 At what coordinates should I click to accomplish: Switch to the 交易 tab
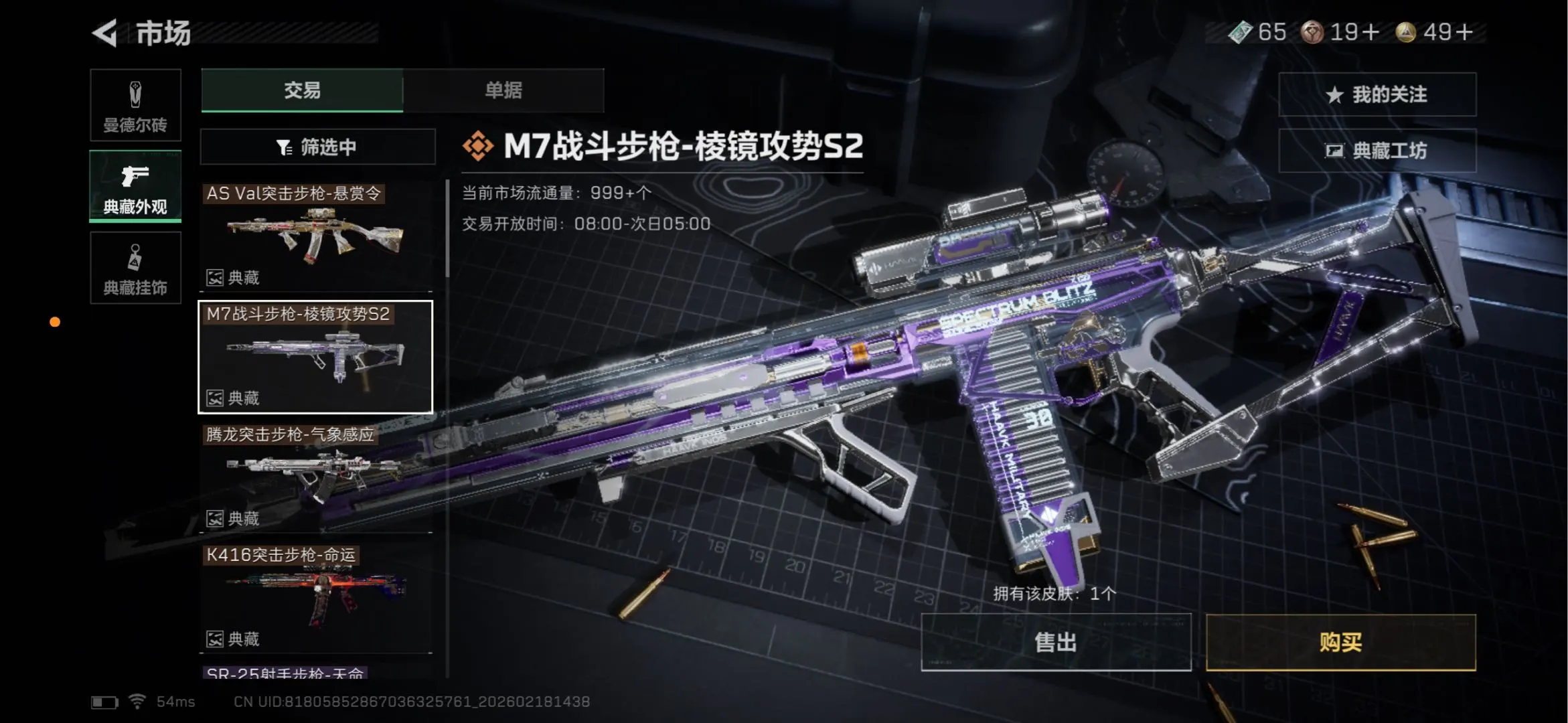[302, 90]
